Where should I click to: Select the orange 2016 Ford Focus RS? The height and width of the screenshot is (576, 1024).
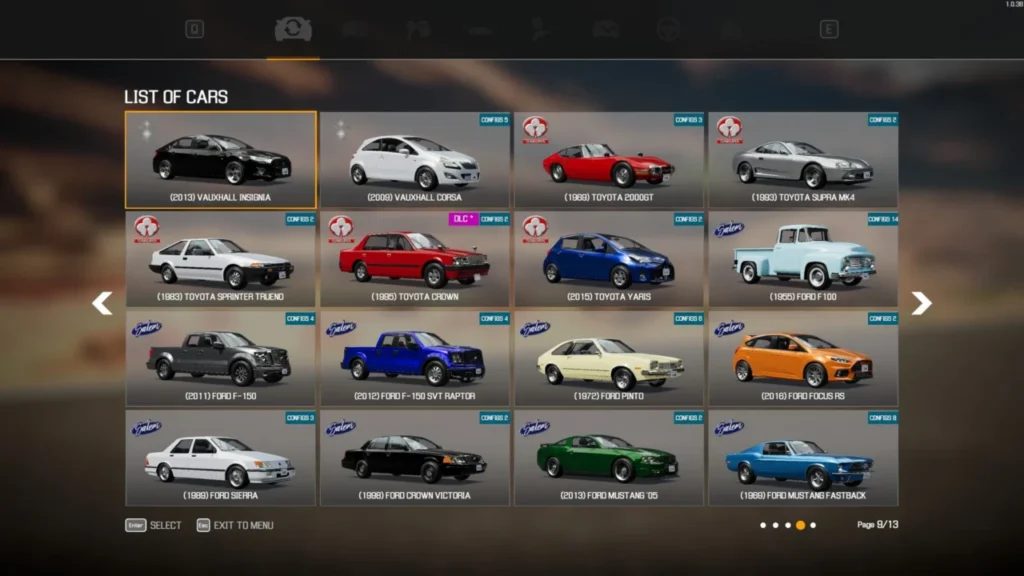803,358
